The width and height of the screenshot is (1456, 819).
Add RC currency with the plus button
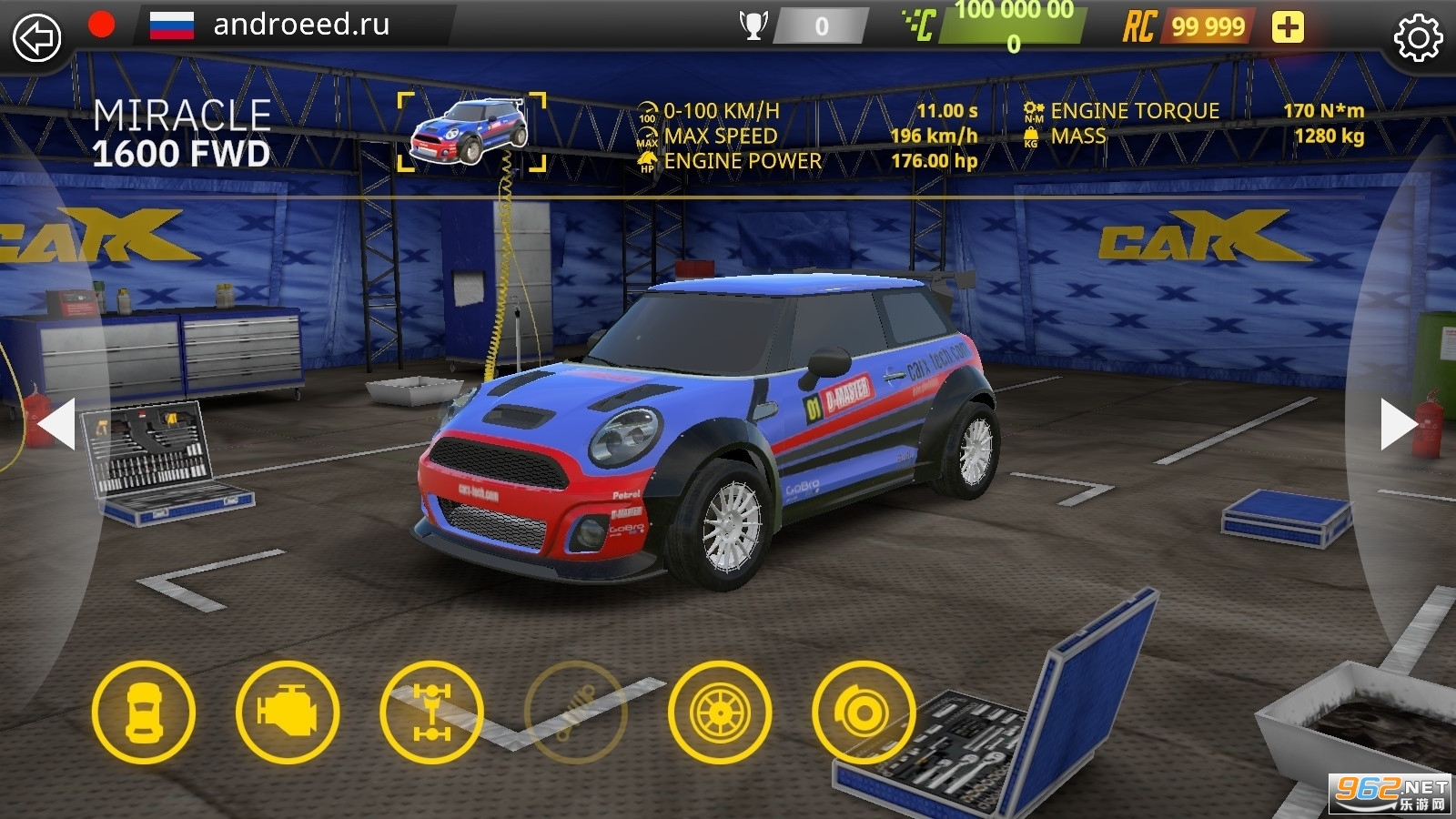click(x=1287, y=26)
